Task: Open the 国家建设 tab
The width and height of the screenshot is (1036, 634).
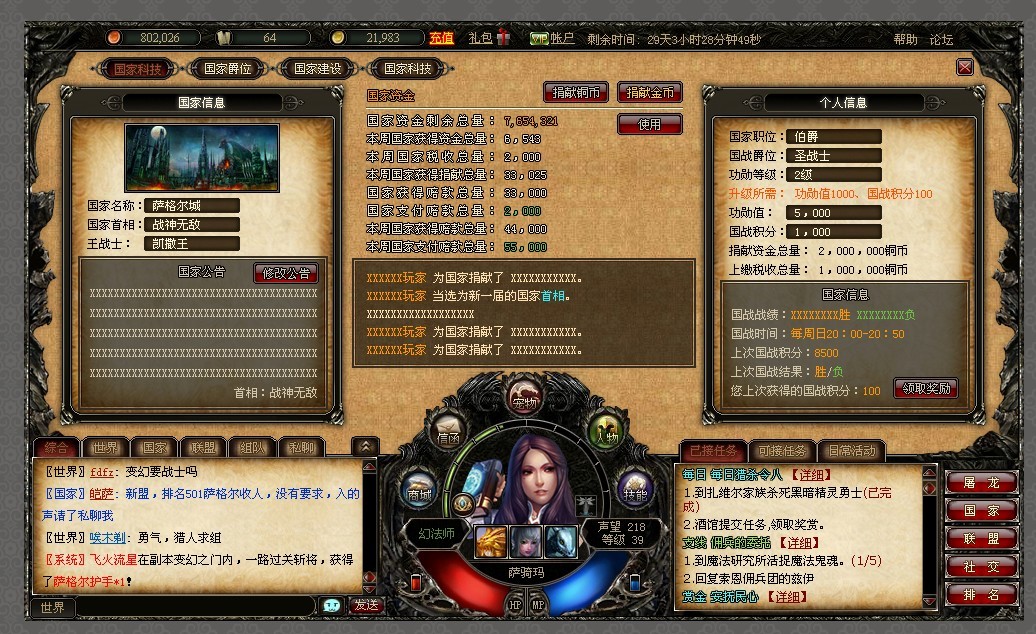Action: pyautogui.click(x=317, y=69)
